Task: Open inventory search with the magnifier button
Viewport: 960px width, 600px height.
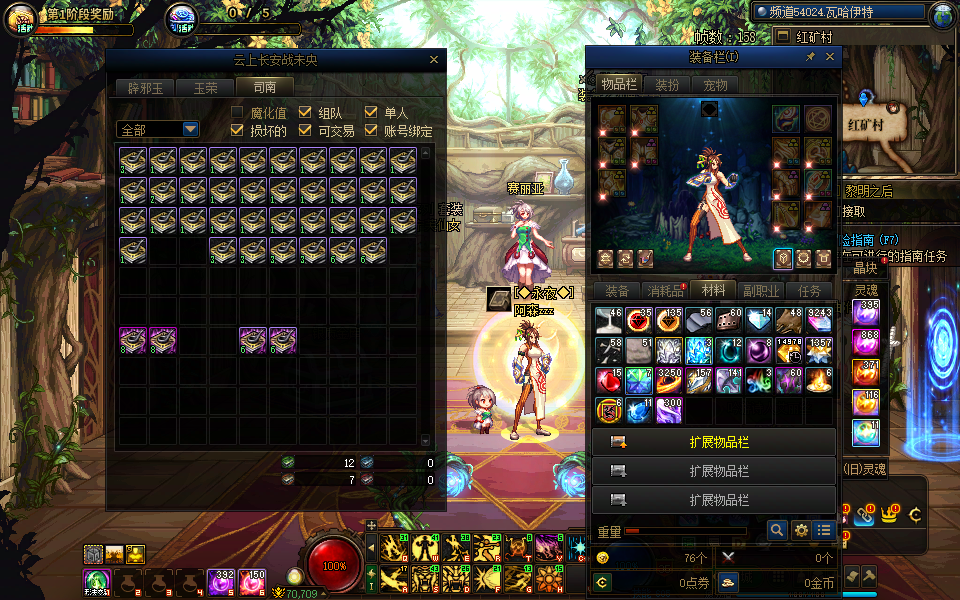Action: tap(777, 531)
